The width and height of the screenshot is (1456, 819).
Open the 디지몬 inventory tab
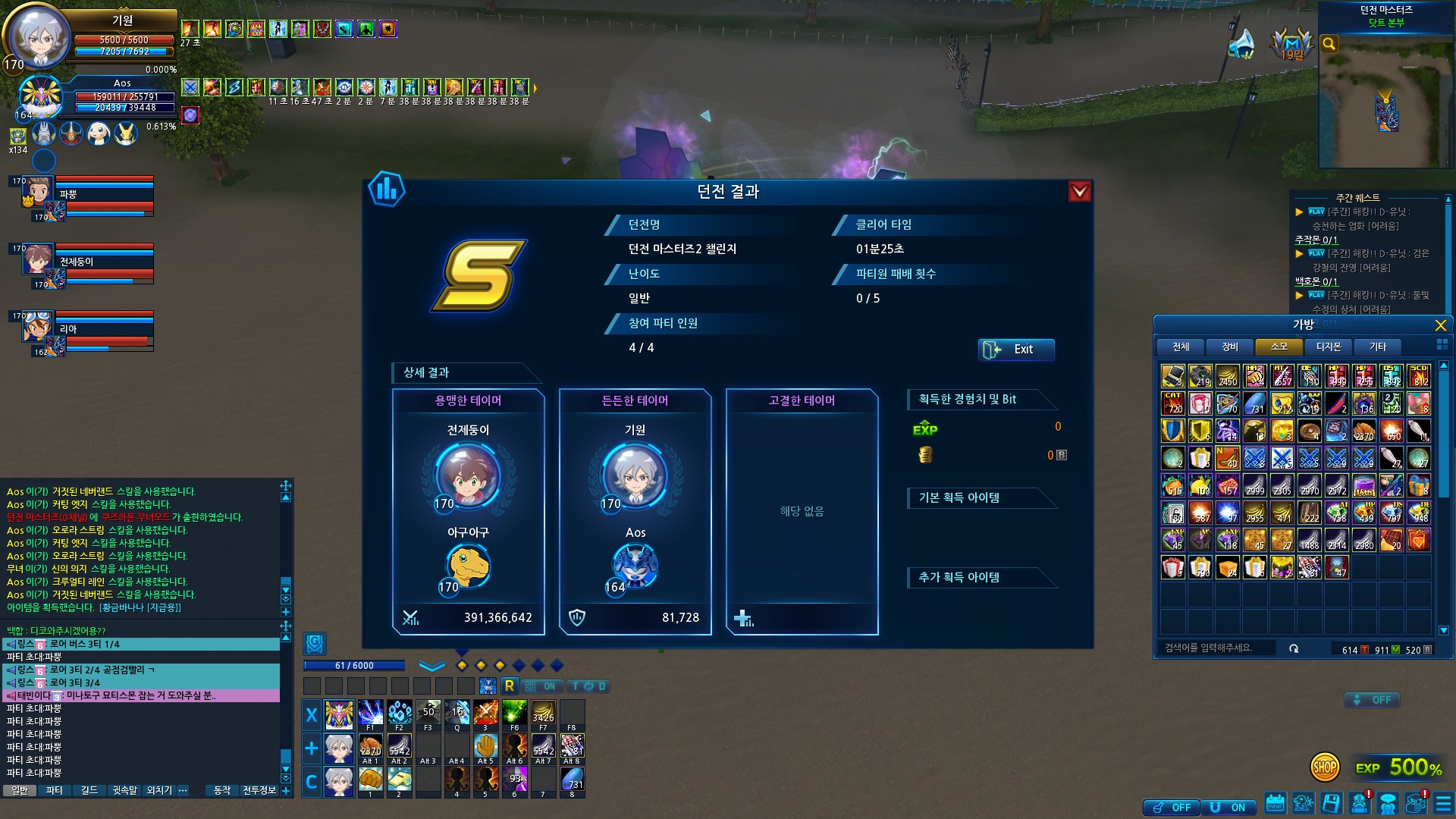1329,347
